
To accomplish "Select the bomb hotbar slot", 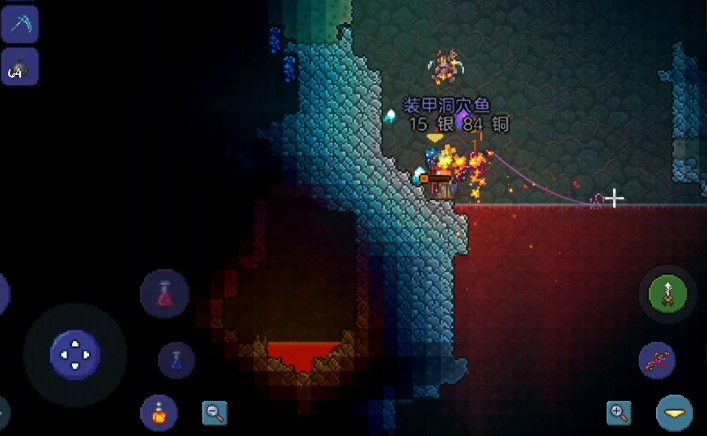I will click(19, 67).
